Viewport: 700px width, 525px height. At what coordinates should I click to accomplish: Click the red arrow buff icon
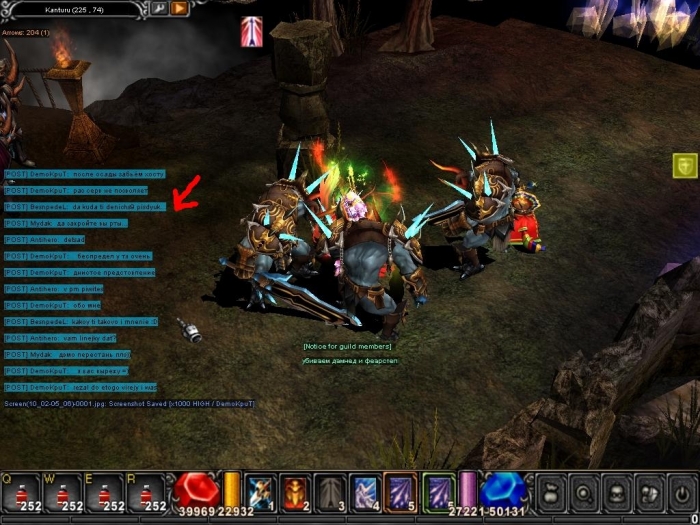(x=252, y=31)
